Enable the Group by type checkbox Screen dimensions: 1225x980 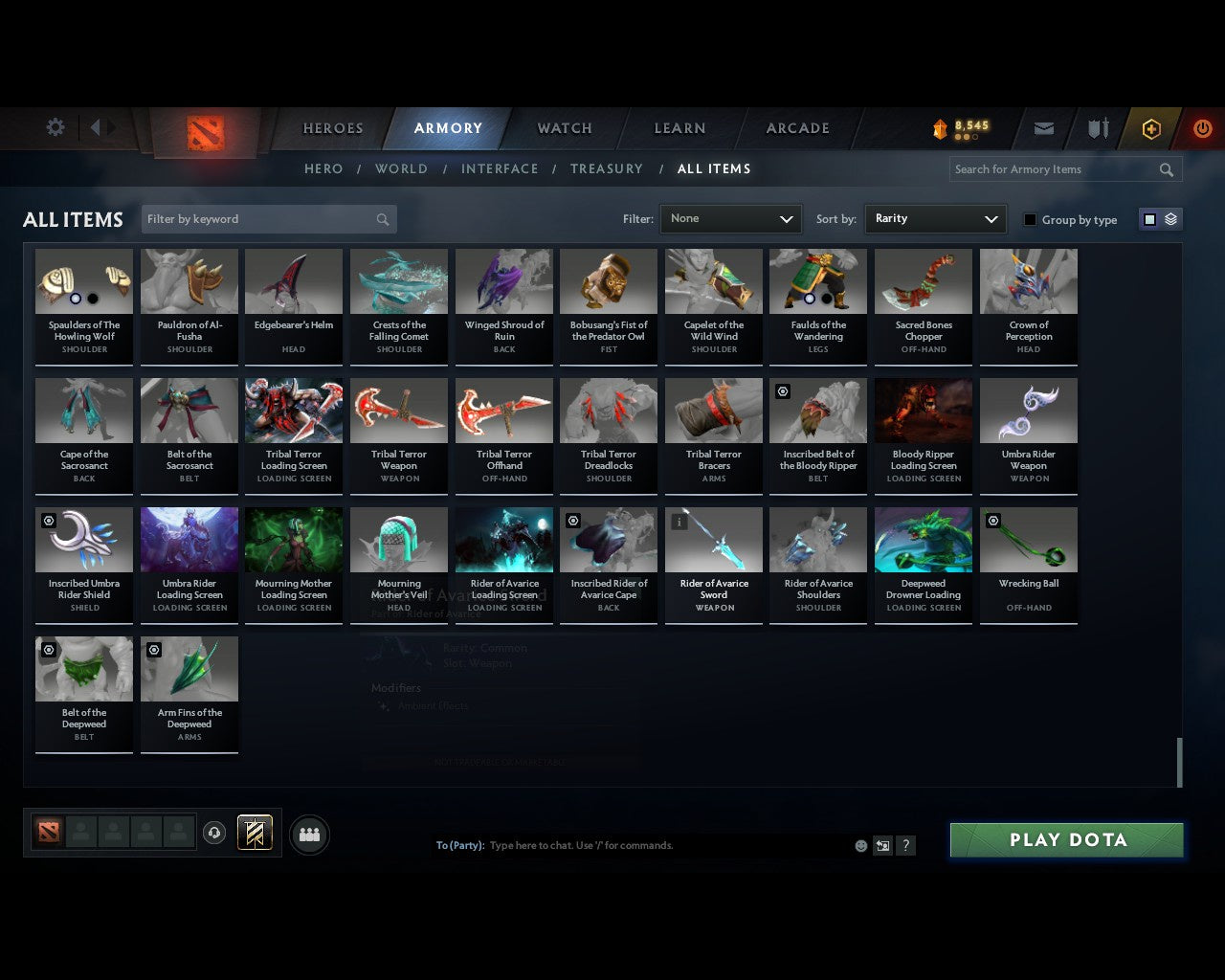(1030, 219)
